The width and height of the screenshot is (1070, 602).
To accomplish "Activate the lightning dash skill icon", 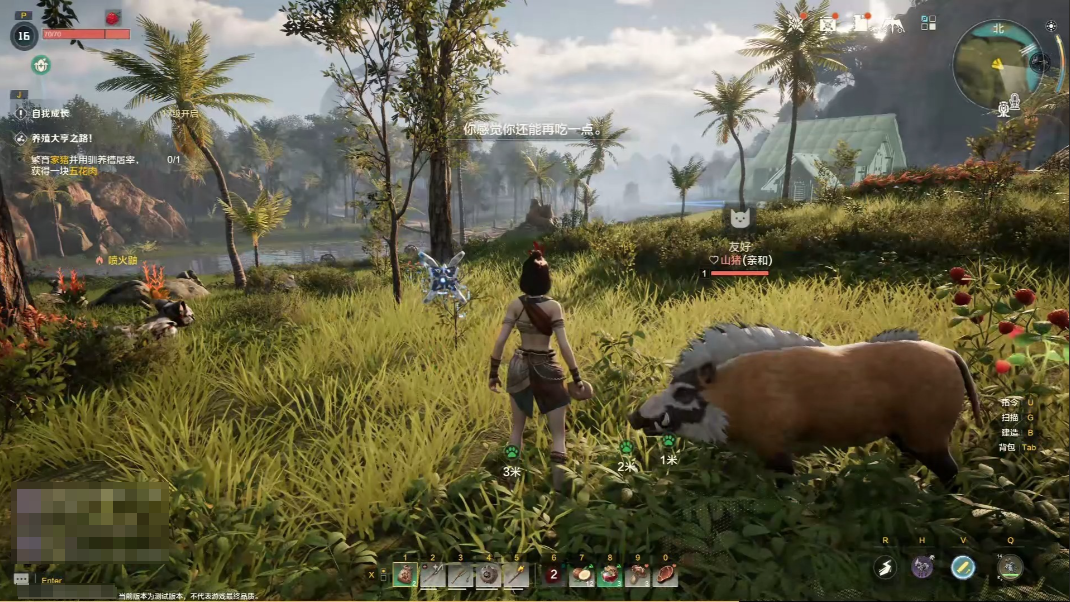I will [x=885, y=568].
